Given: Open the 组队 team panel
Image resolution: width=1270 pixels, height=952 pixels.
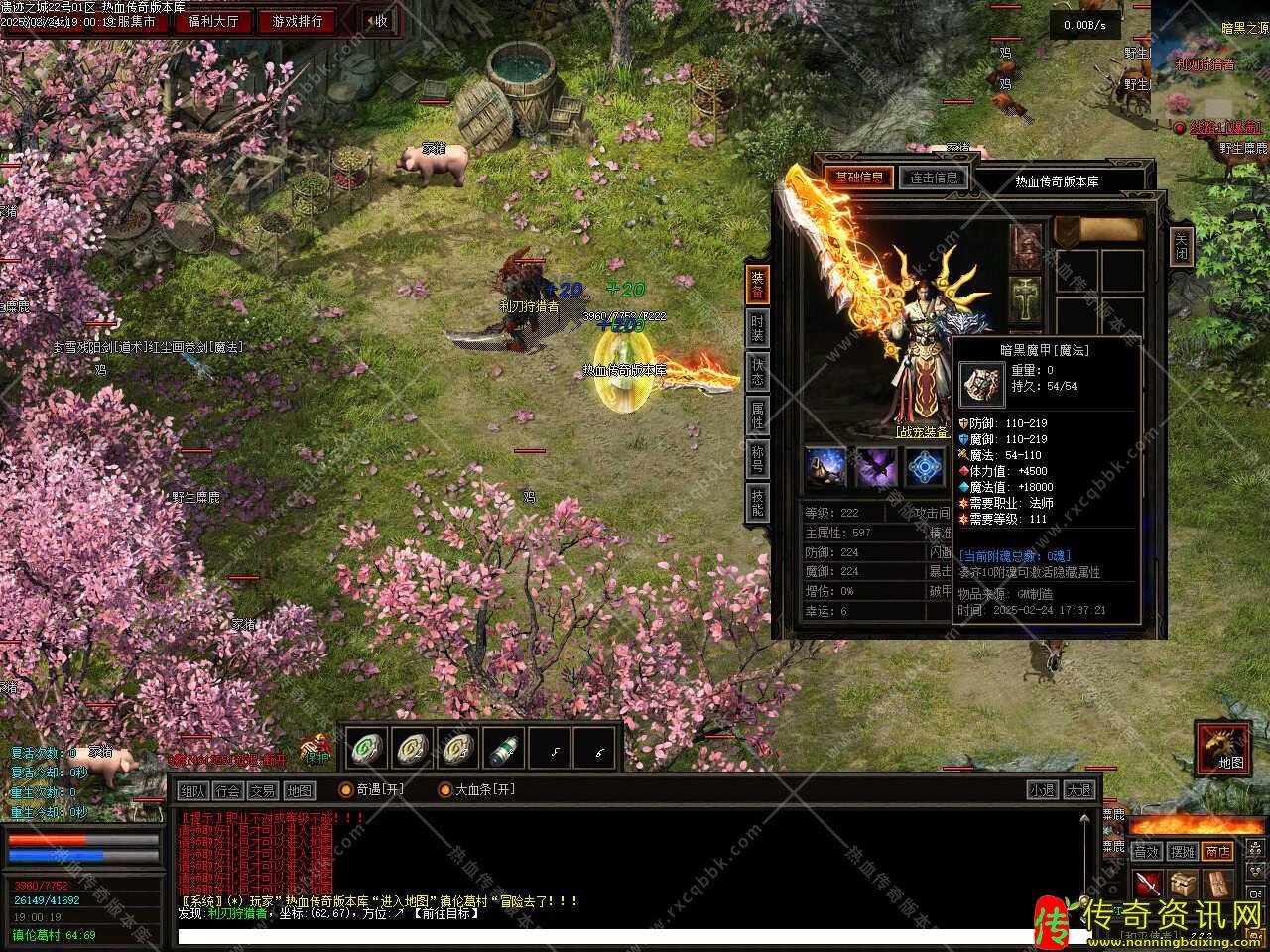Looking at the screenshot, I should point(191,790).
